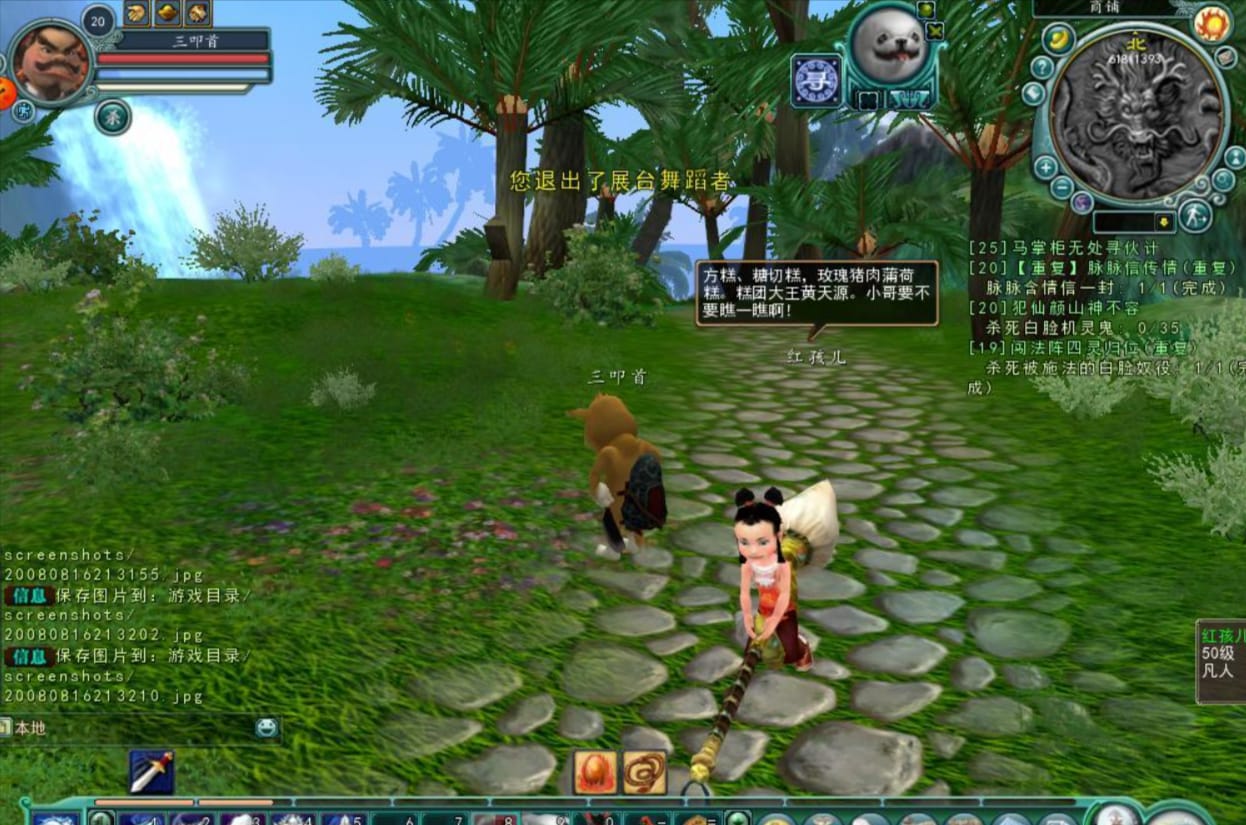Click the sword attack icon

point(151,771)
